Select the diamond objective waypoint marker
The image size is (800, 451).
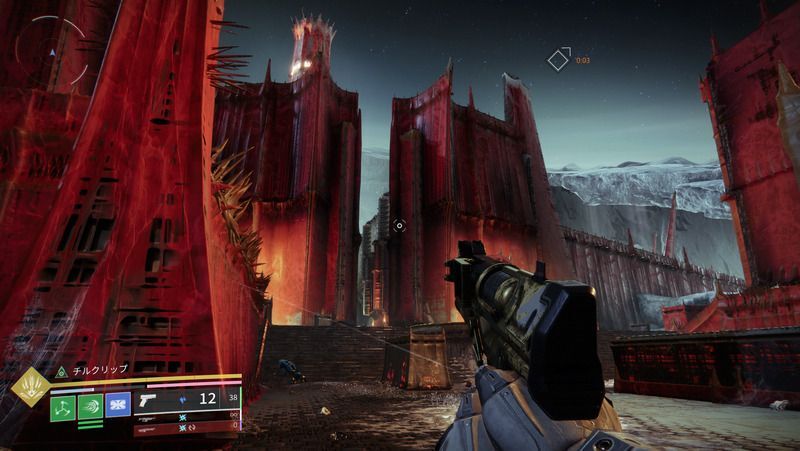pos(558,60)
